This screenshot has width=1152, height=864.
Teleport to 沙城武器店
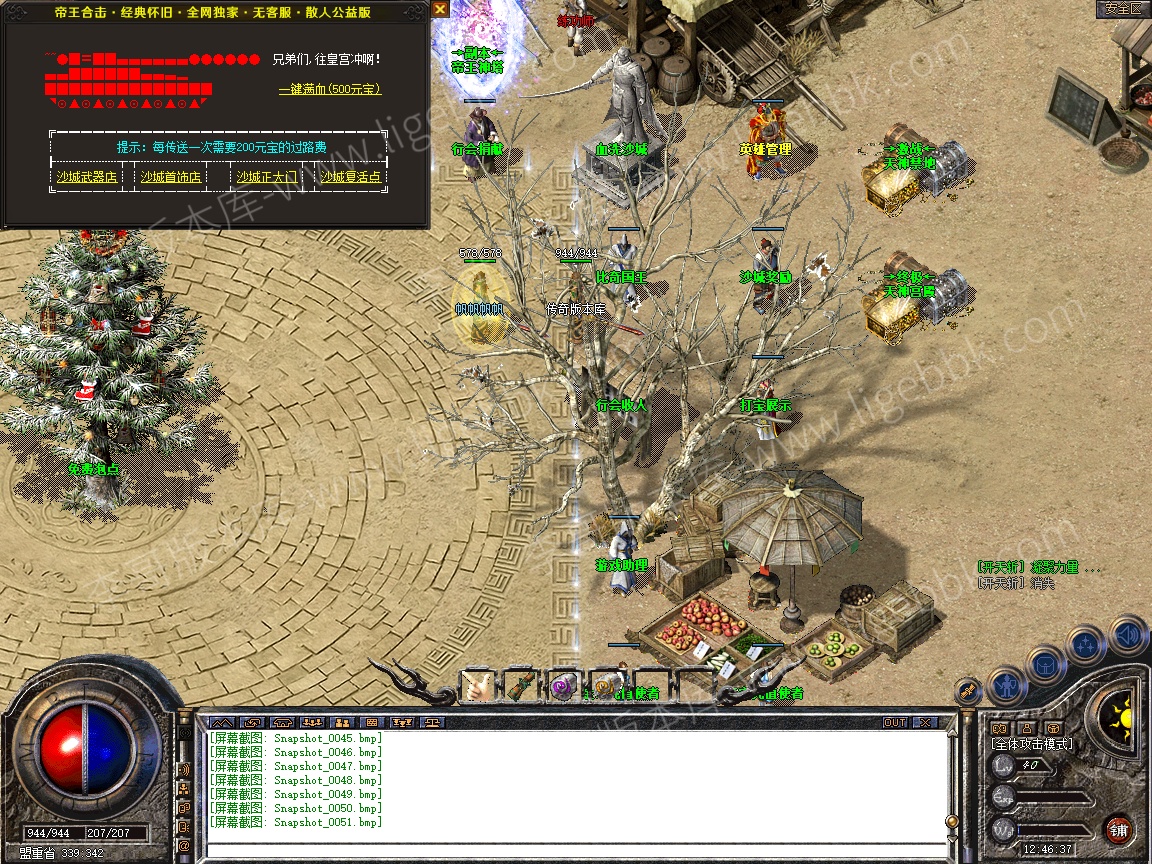coord(86,178)
